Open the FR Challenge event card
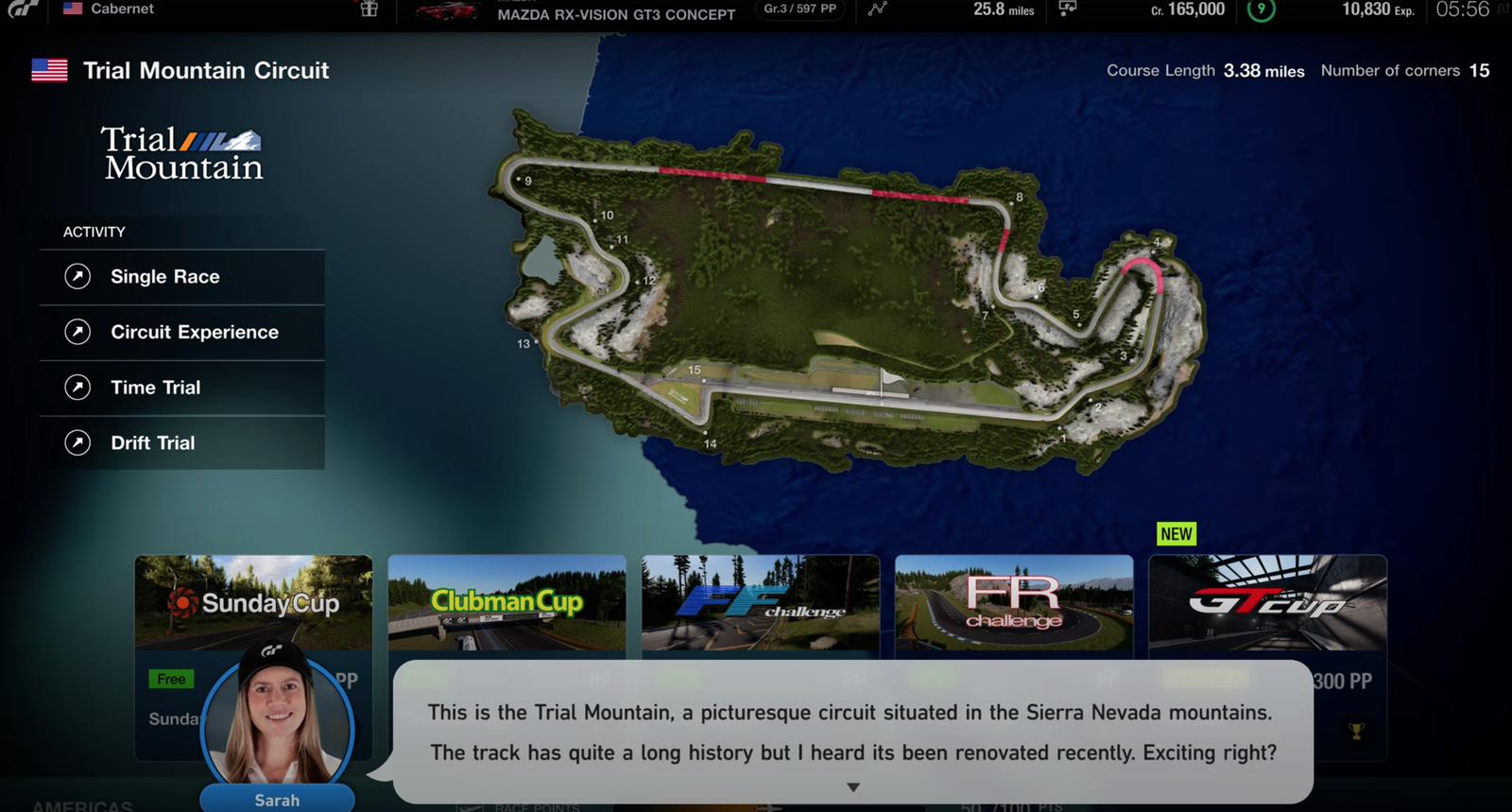This screenshot has width=1512, height=812. [x=1013, y=602]
